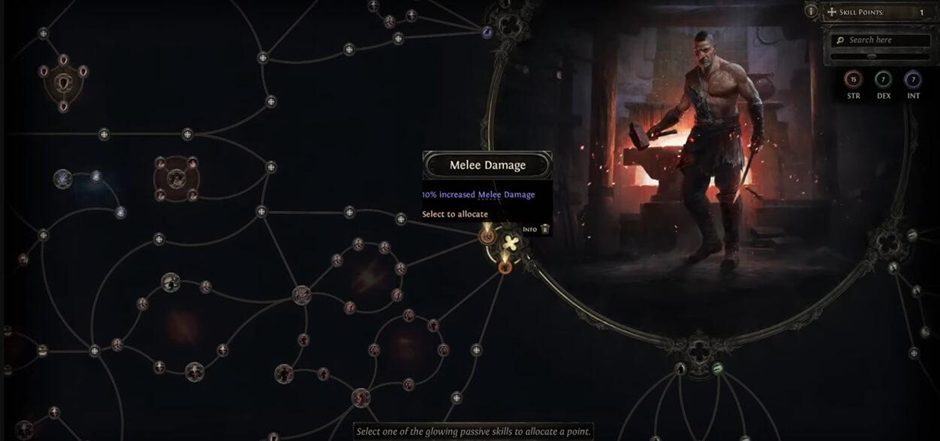Select the shield-shaped passive cluster centre node
This screenshot has width=940, height=441.
[x=64, y=81]
